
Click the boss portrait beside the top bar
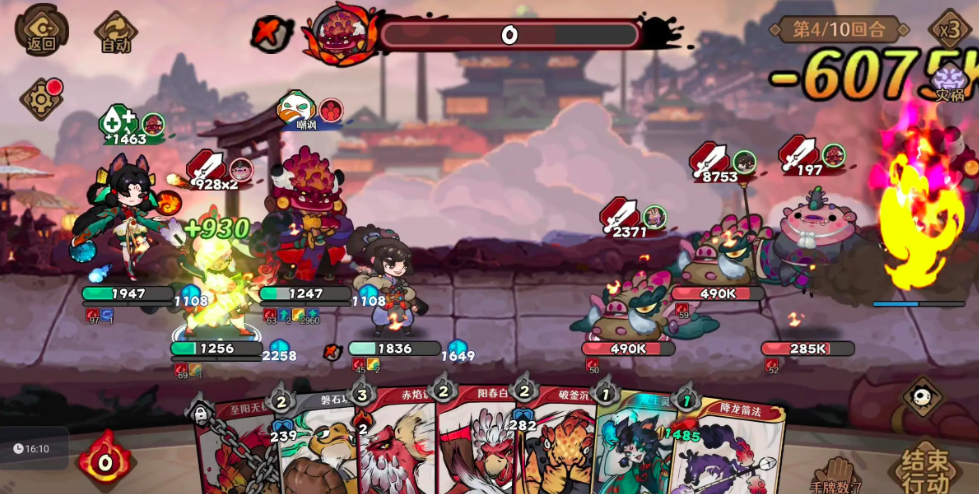(x=341, y=33)
